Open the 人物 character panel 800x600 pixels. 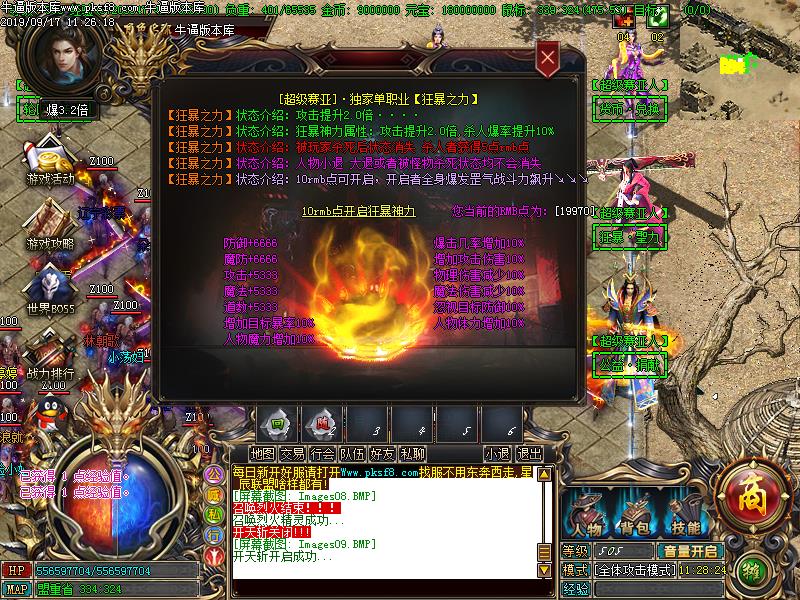tap(585, 515)
